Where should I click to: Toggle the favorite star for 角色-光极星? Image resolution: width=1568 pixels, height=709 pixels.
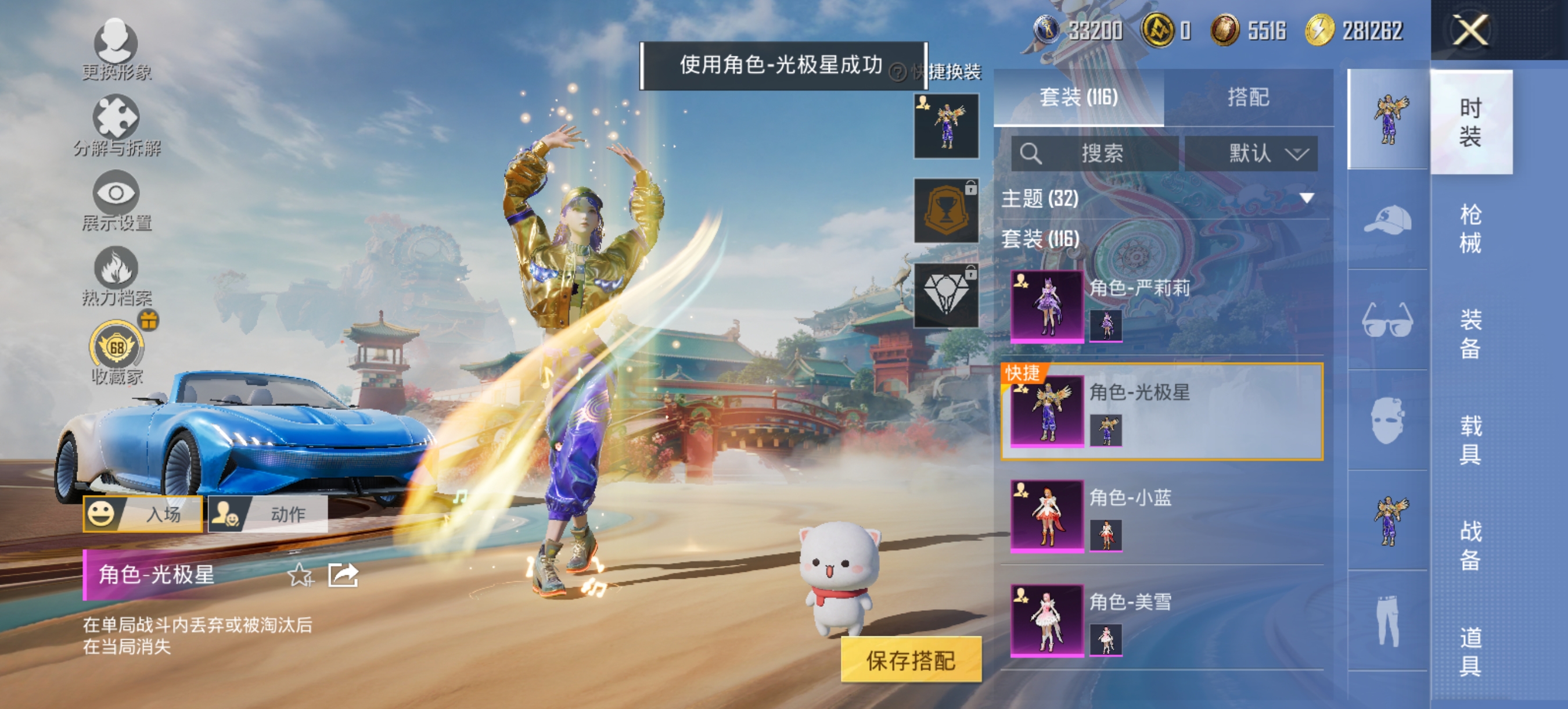[300, 574]
